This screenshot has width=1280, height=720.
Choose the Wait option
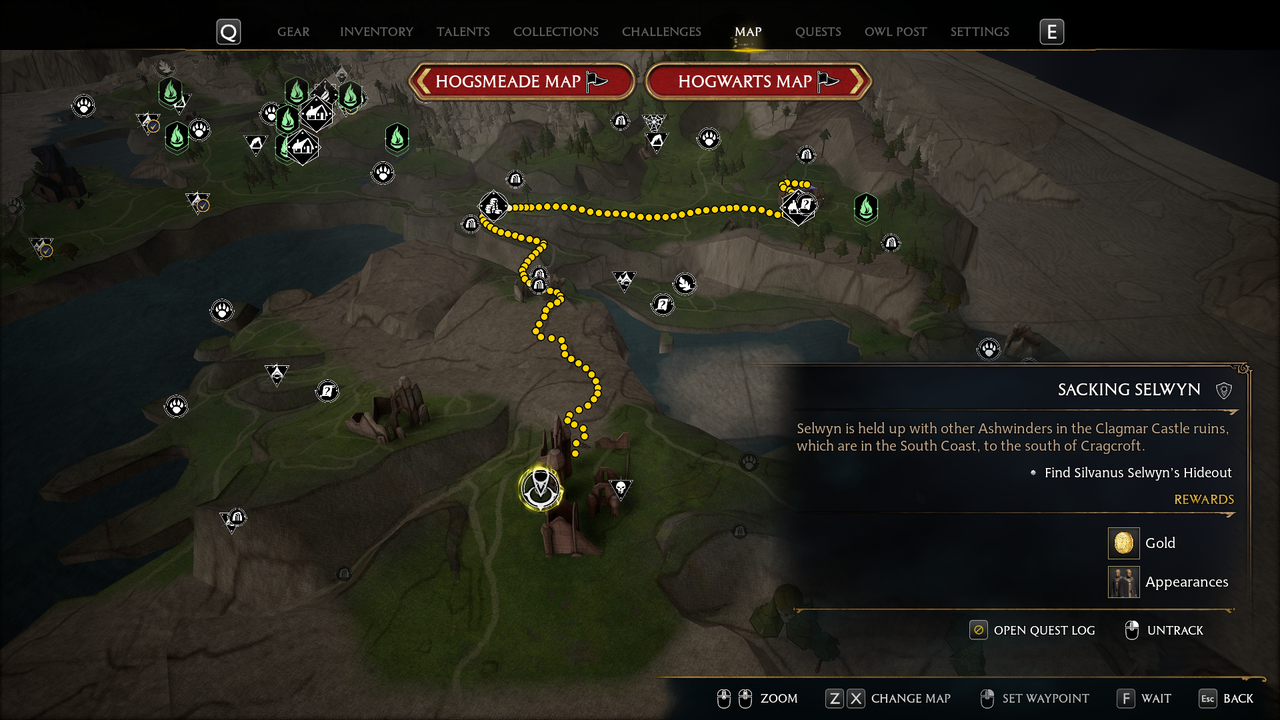pyautogui.click(x=1144, y=698)
